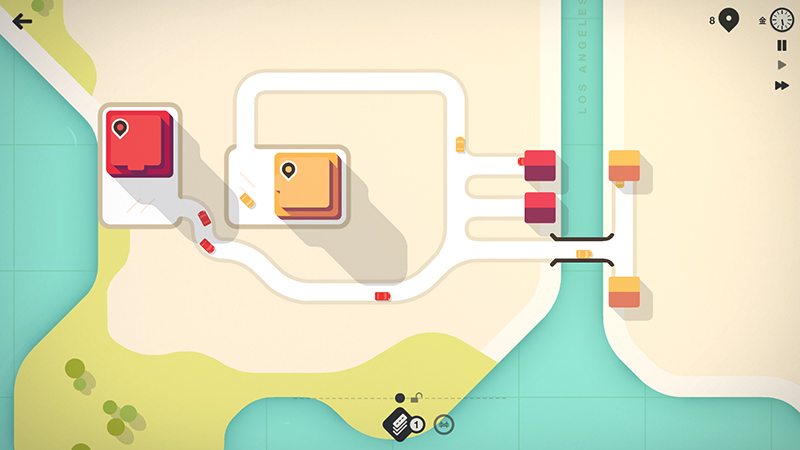Set speed to normal play

coord(782,65)
